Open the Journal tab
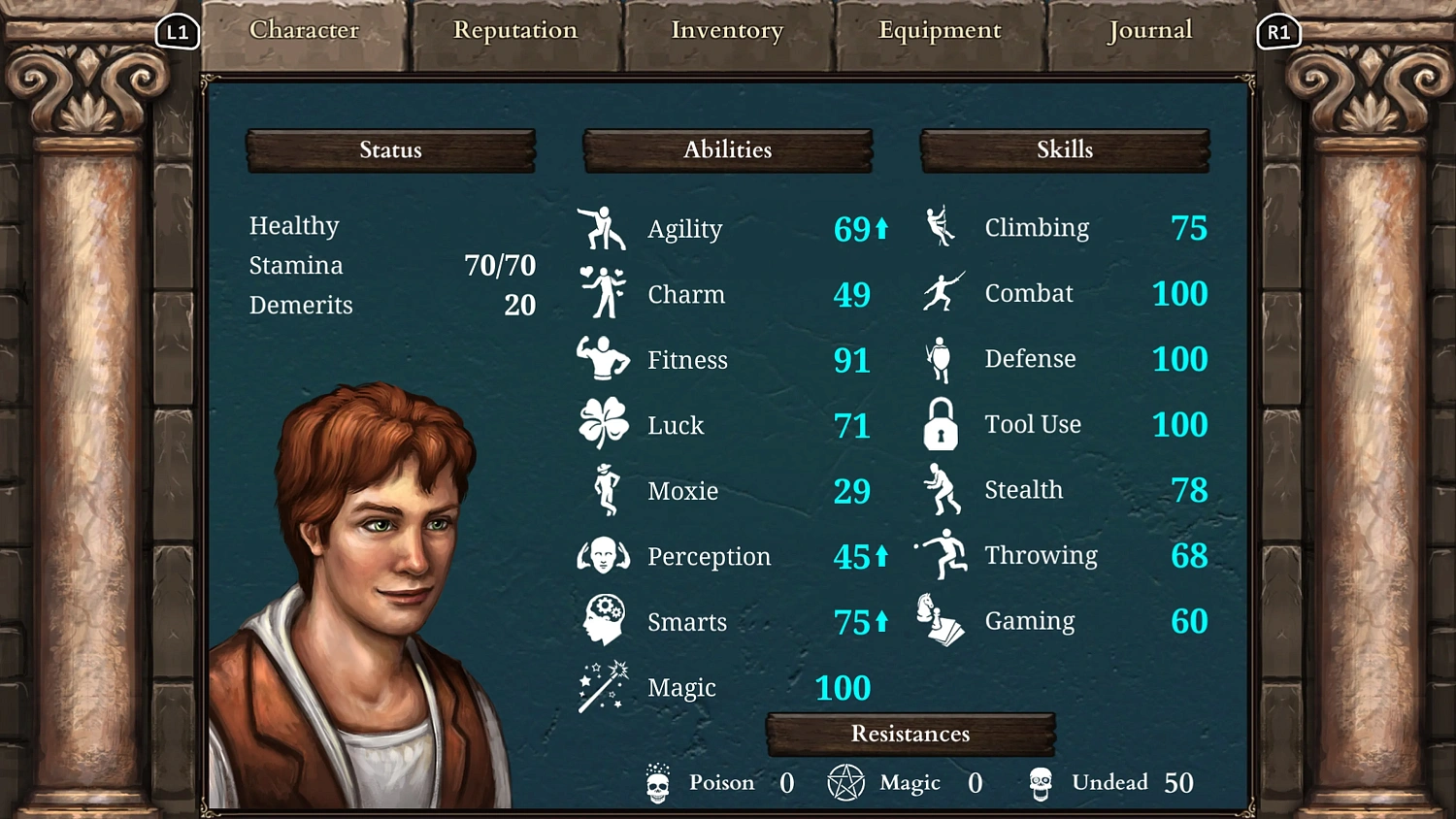Viewport: 1456px width, 819px height. [1149, 30]
